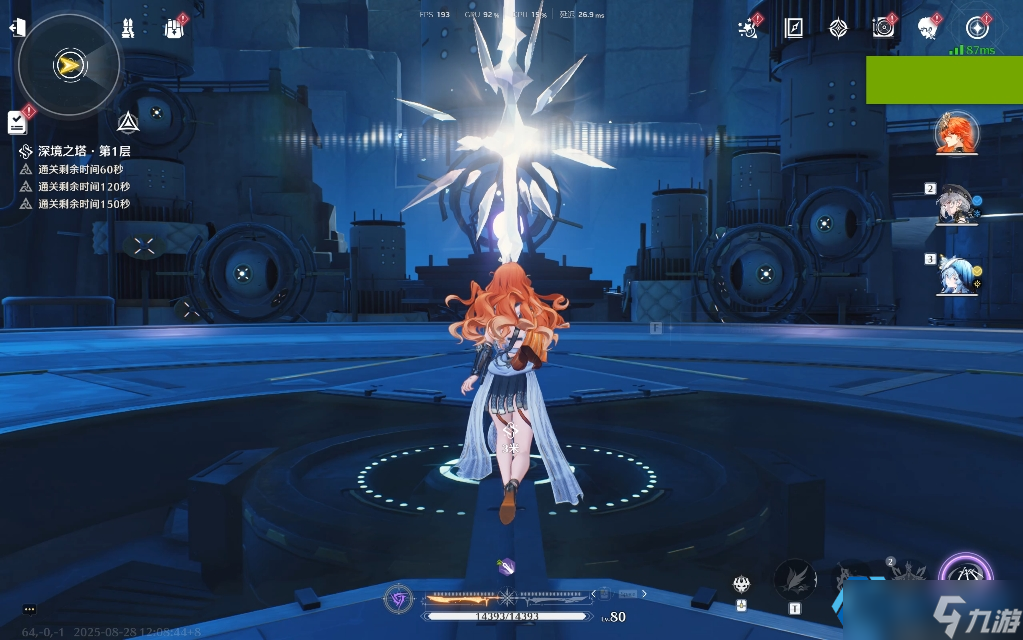1023x640 pixels.
Task: Activate the winged resonance skill icon
Action: [x=795, y=579]
